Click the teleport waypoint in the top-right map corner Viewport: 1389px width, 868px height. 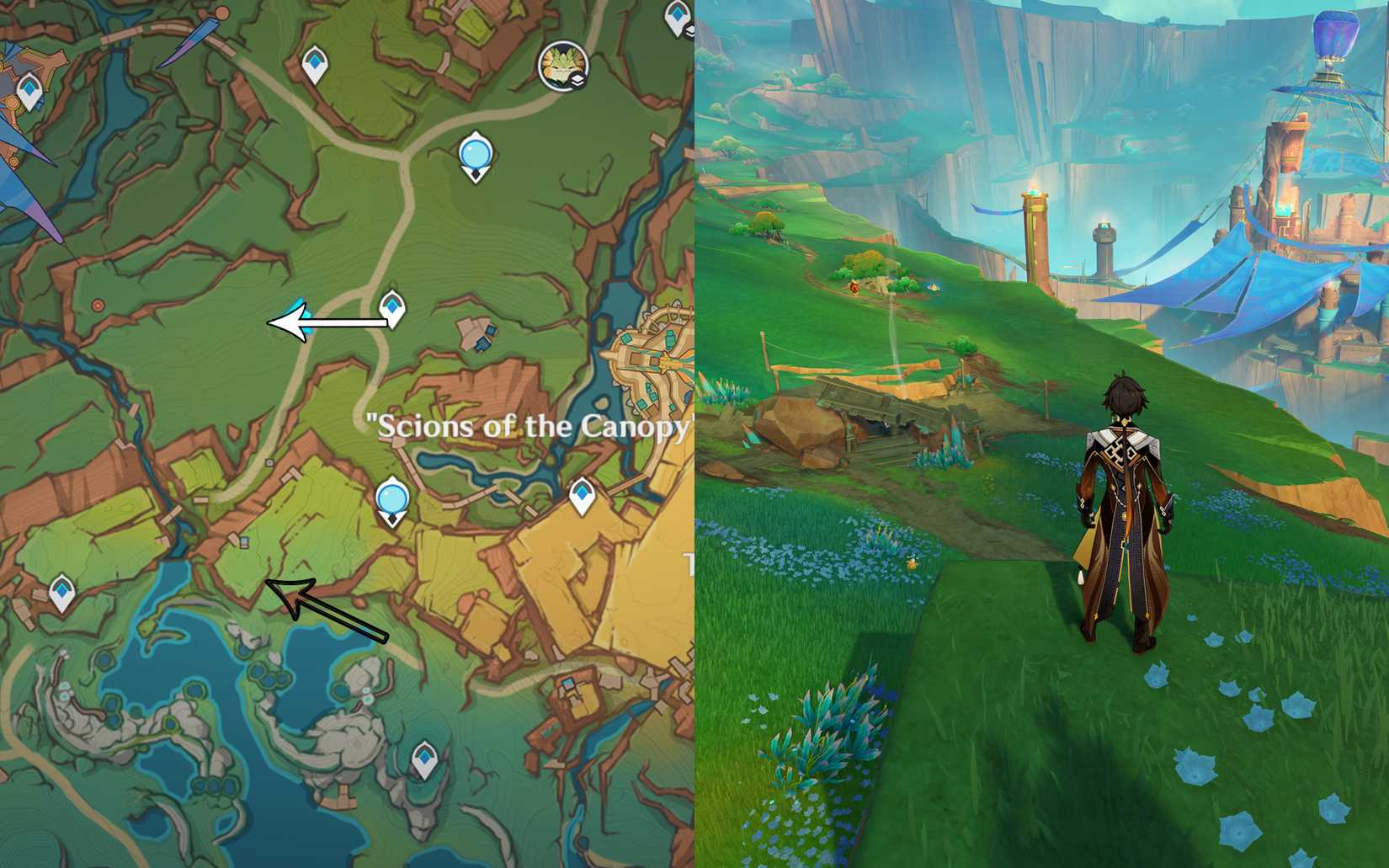point(678,15)
